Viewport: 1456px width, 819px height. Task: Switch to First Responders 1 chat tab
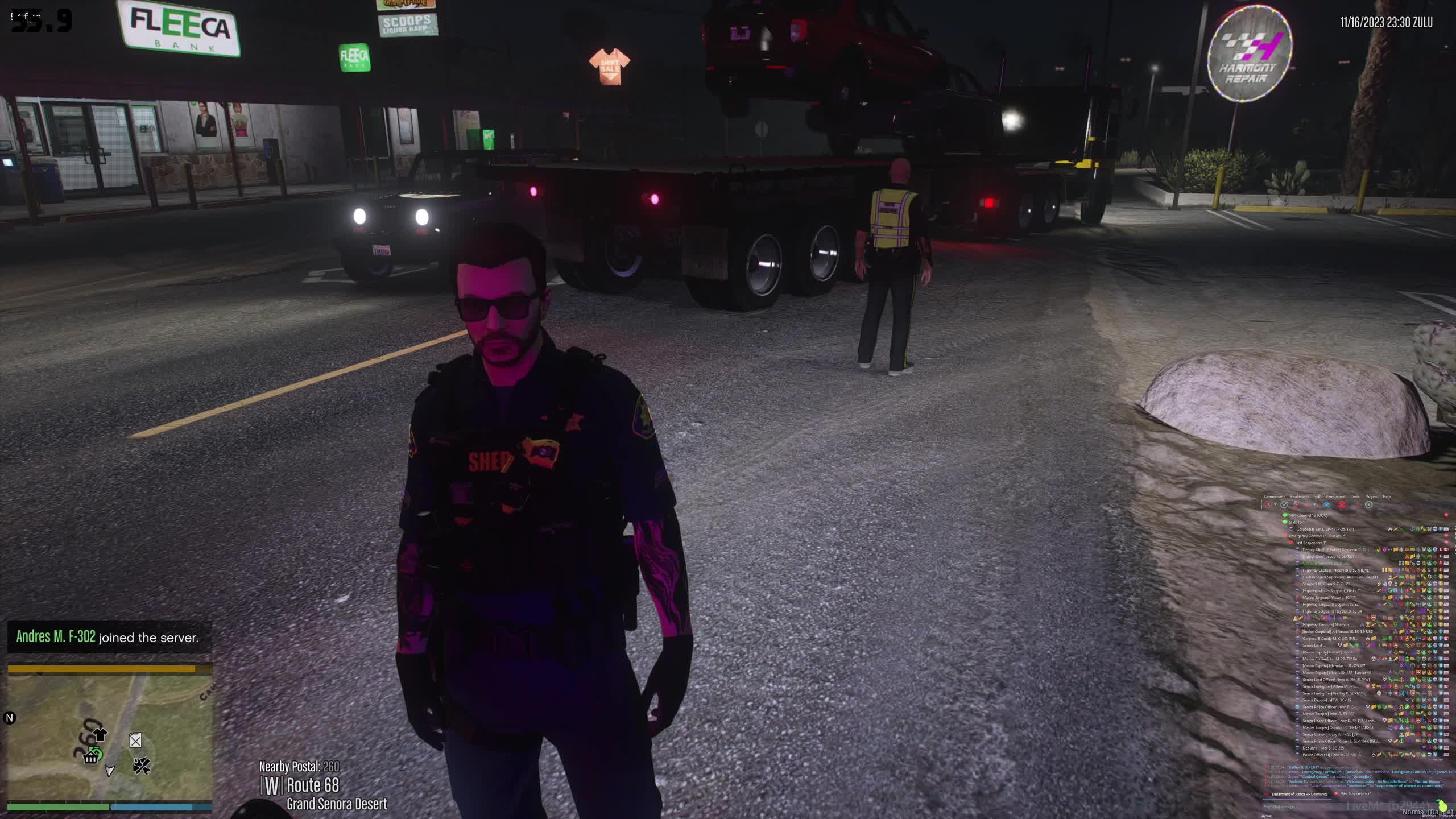1356,794
